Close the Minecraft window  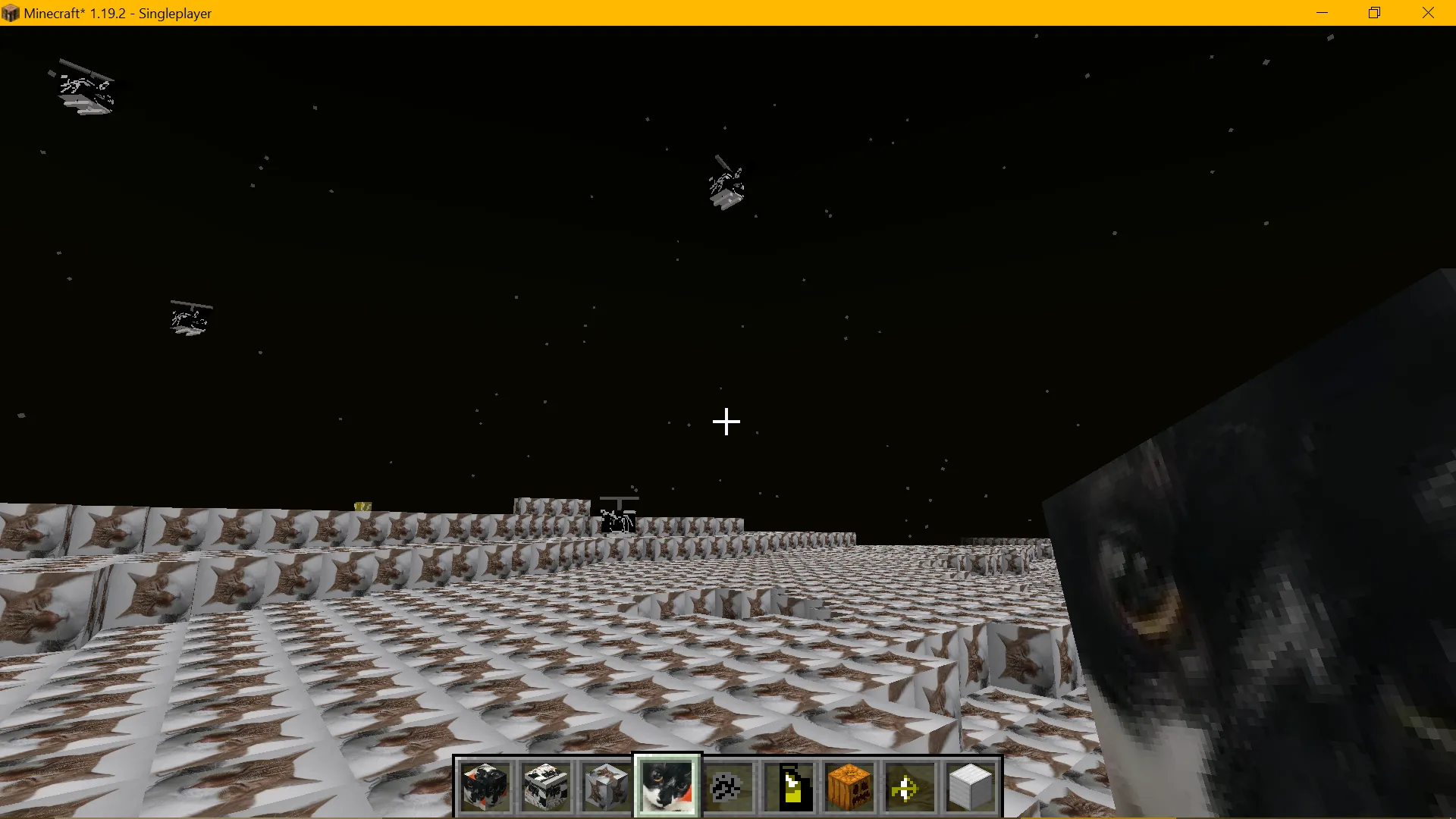coord(1429,12)
